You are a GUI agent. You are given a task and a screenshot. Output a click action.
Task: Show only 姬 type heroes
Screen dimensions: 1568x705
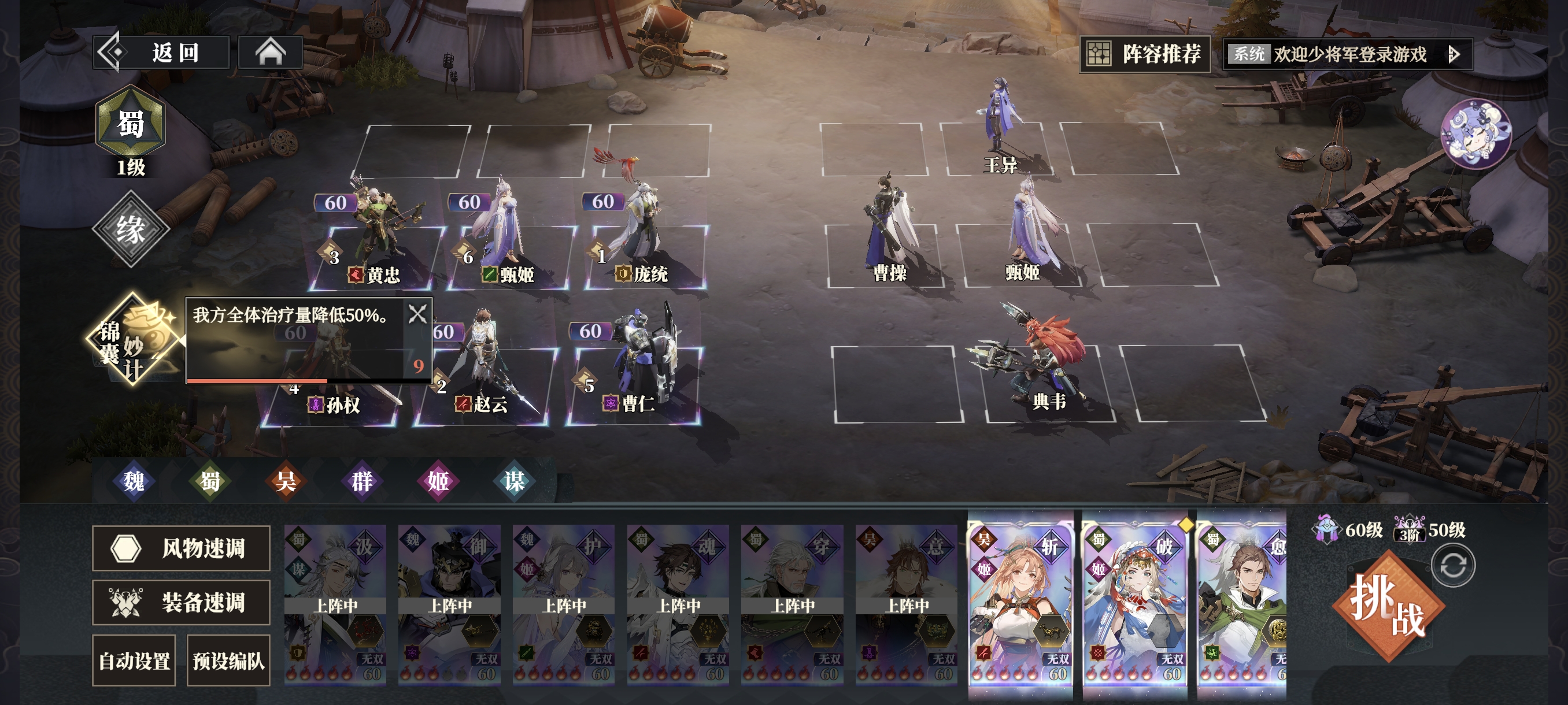[x=438, y=481]
